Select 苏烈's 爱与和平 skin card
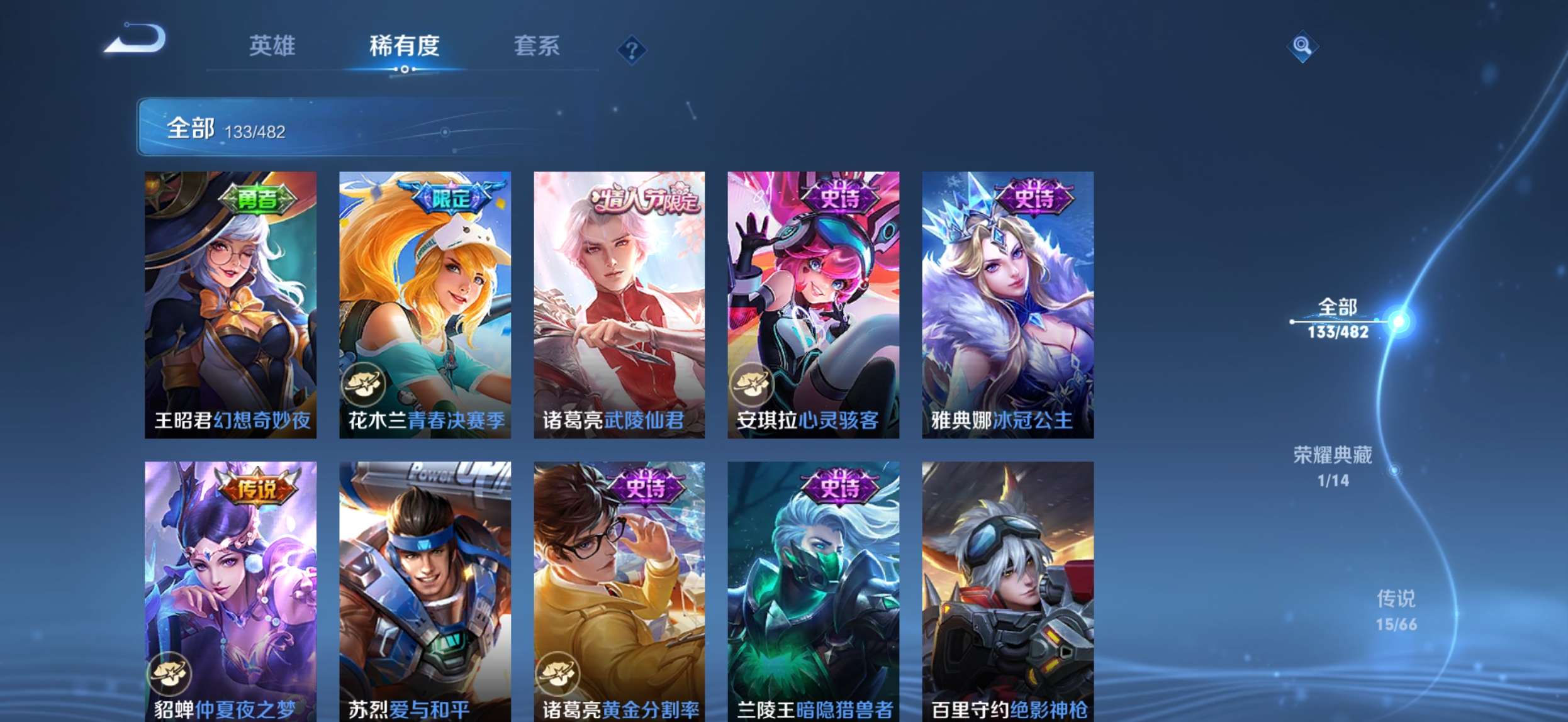This screenshot has height=722, width=1568. 424,585
